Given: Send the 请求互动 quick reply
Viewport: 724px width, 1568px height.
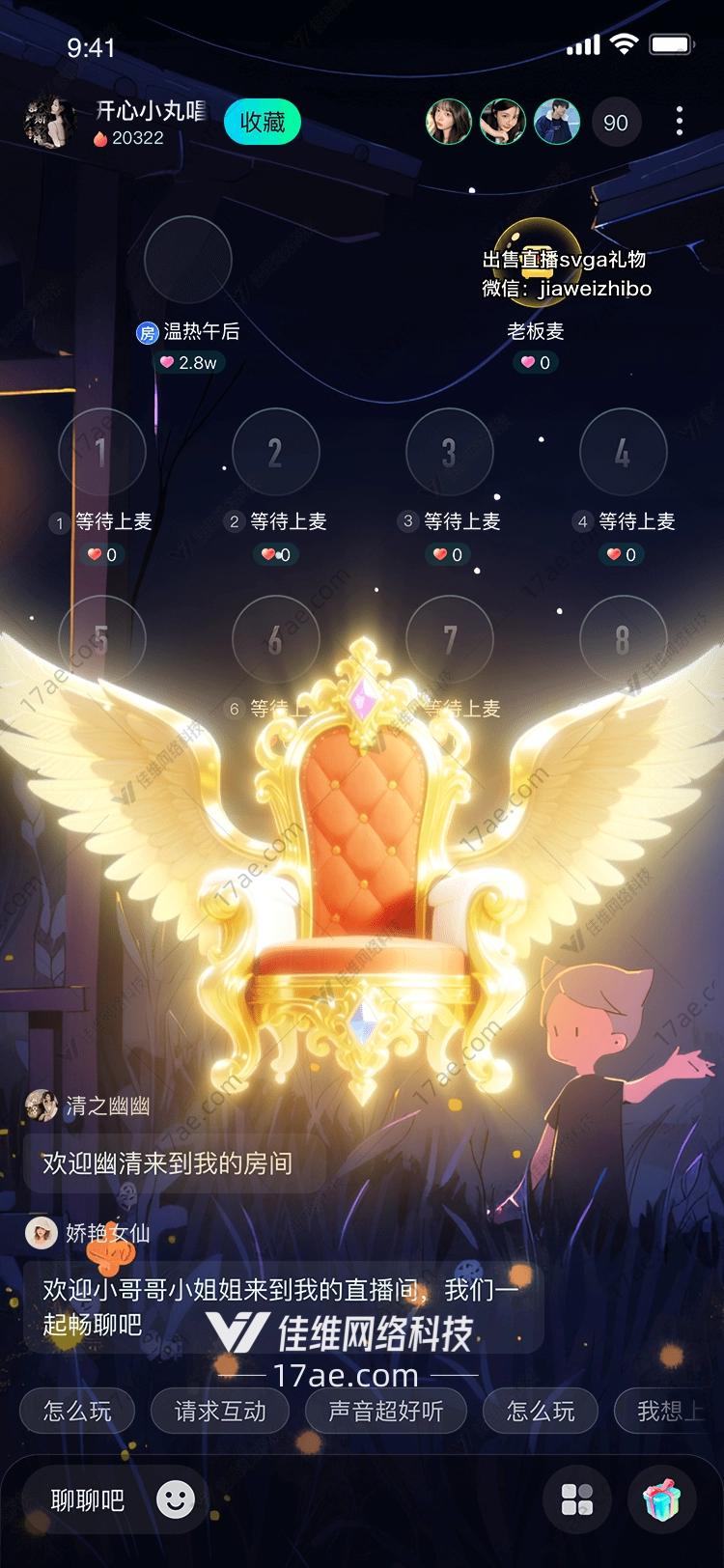Looking at the screenshot, I should pos(220,1412).
